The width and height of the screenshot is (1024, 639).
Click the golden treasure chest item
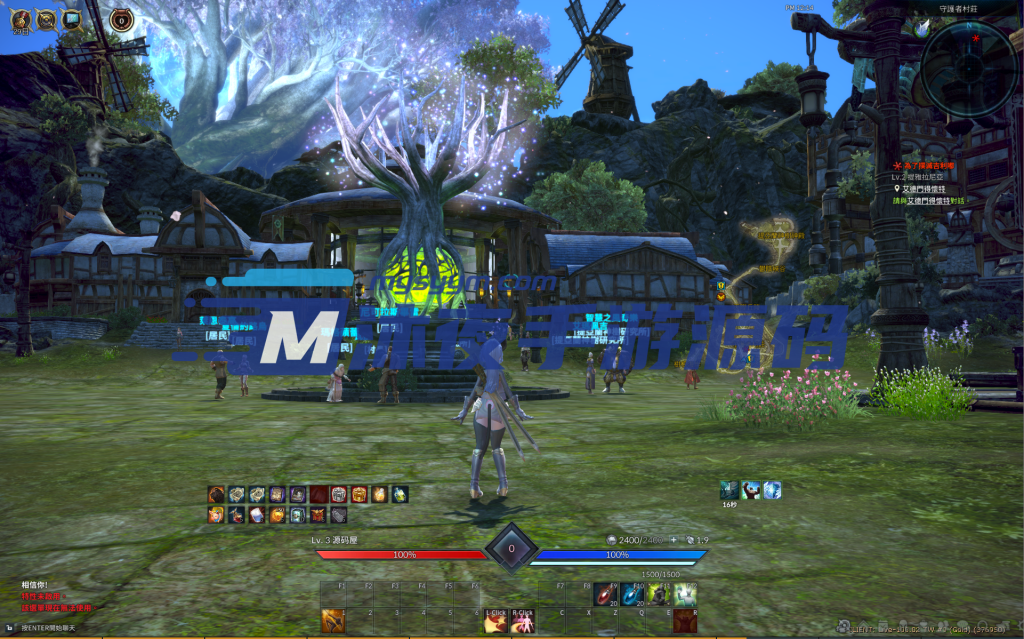tap(359, 494)
